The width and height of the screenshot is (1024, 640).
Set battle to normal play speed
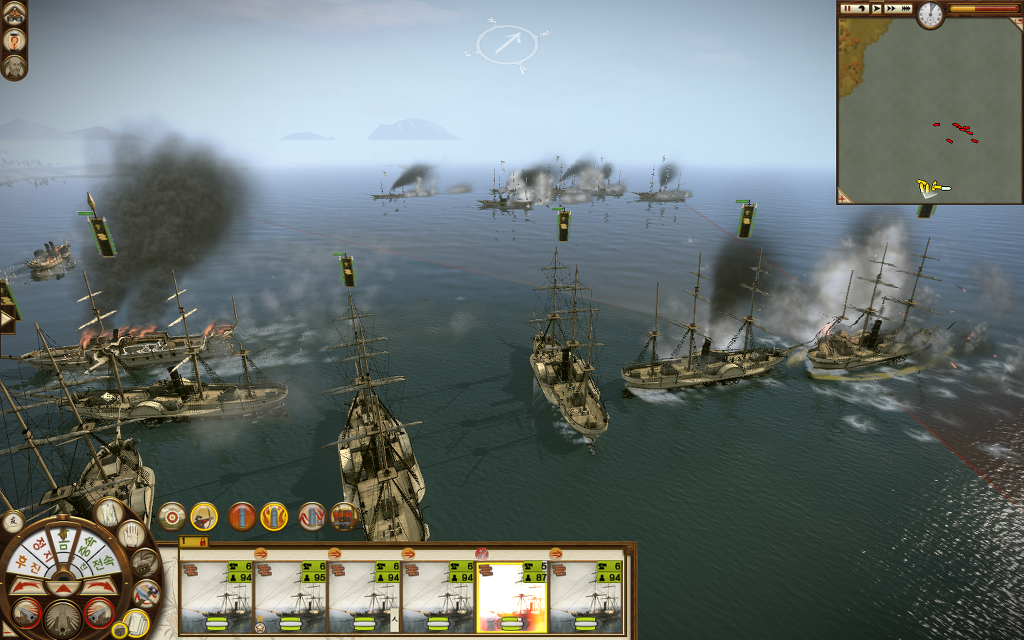[876, 8]
